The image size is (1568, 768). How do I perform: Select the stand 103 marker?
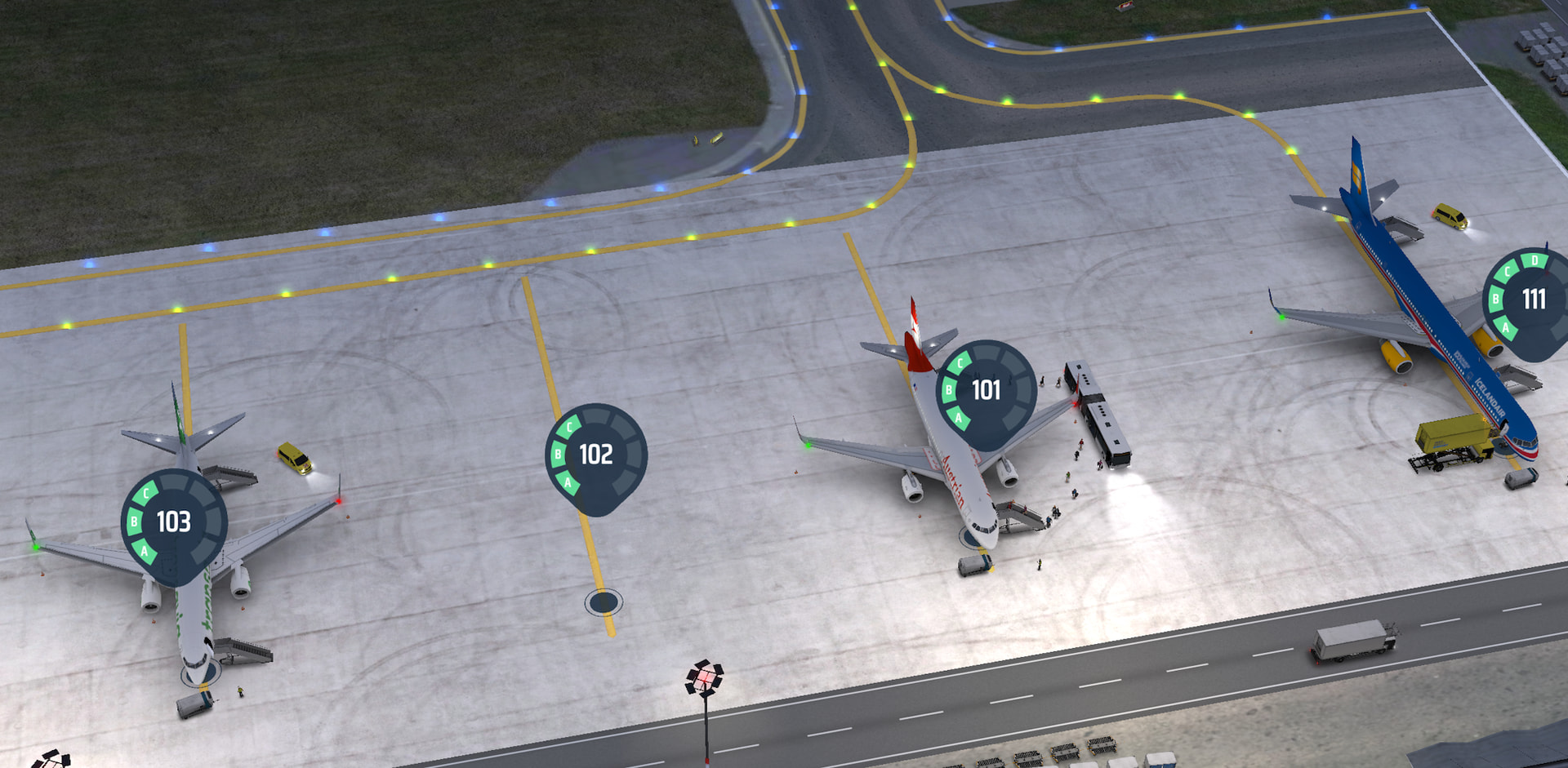pyautogui.click(x=174, y=522)
